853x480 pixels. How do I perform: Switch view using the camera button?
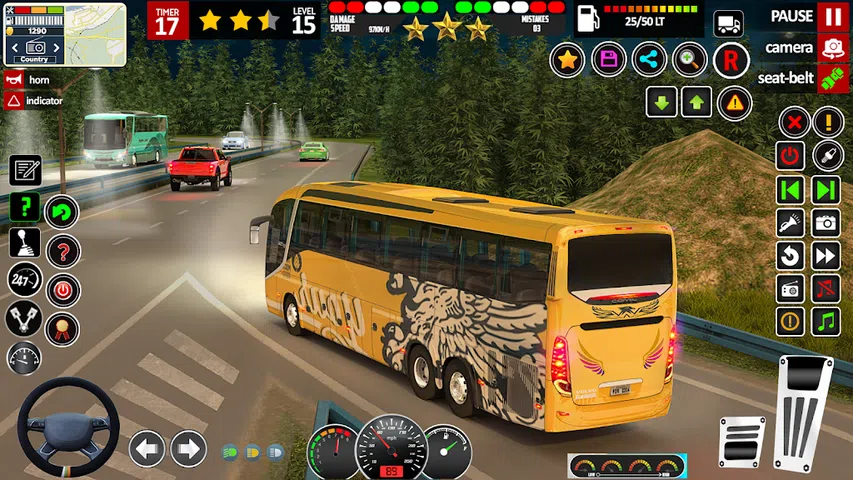point(832,47)
